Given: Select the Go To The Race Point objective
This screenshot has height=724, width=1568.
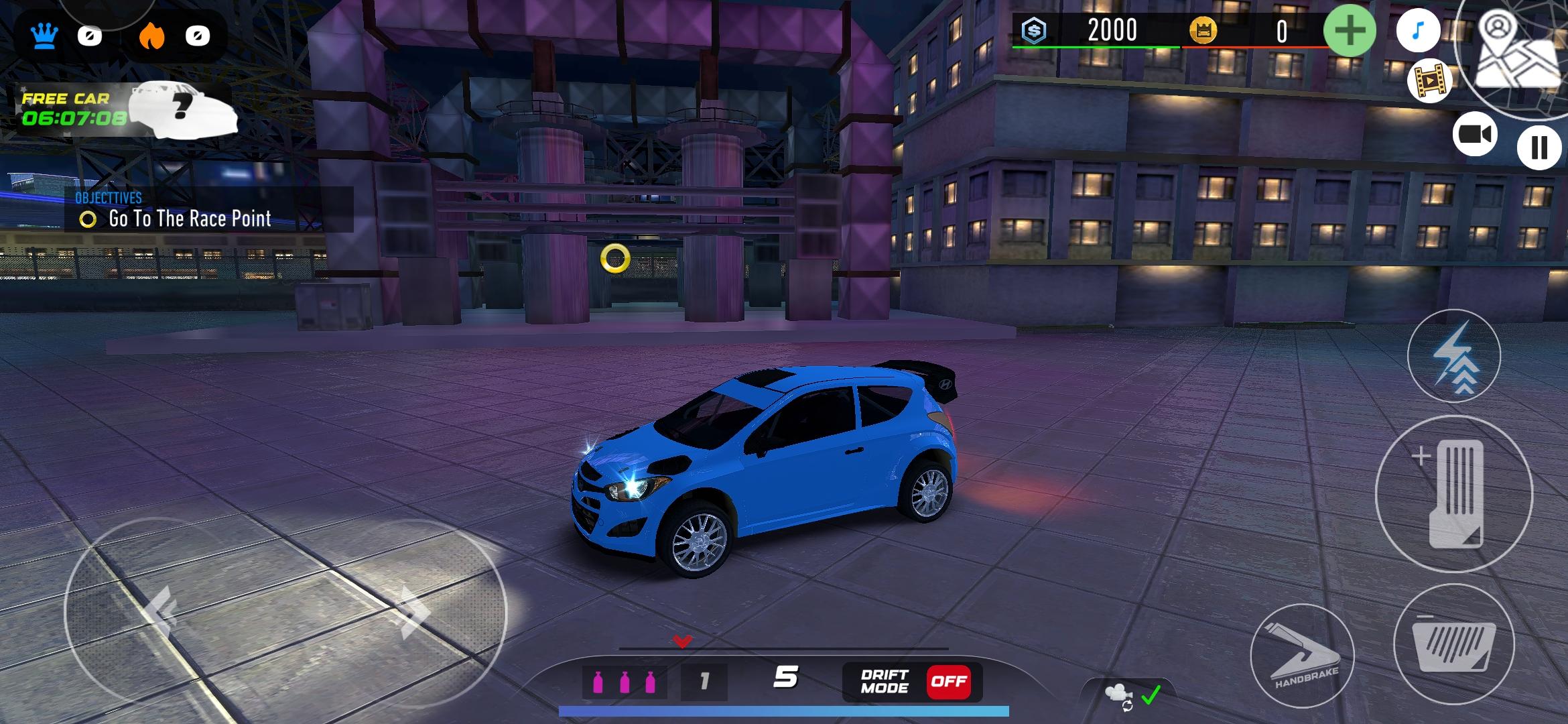Looking at the screenshot, I should click(x=189, y=219).
